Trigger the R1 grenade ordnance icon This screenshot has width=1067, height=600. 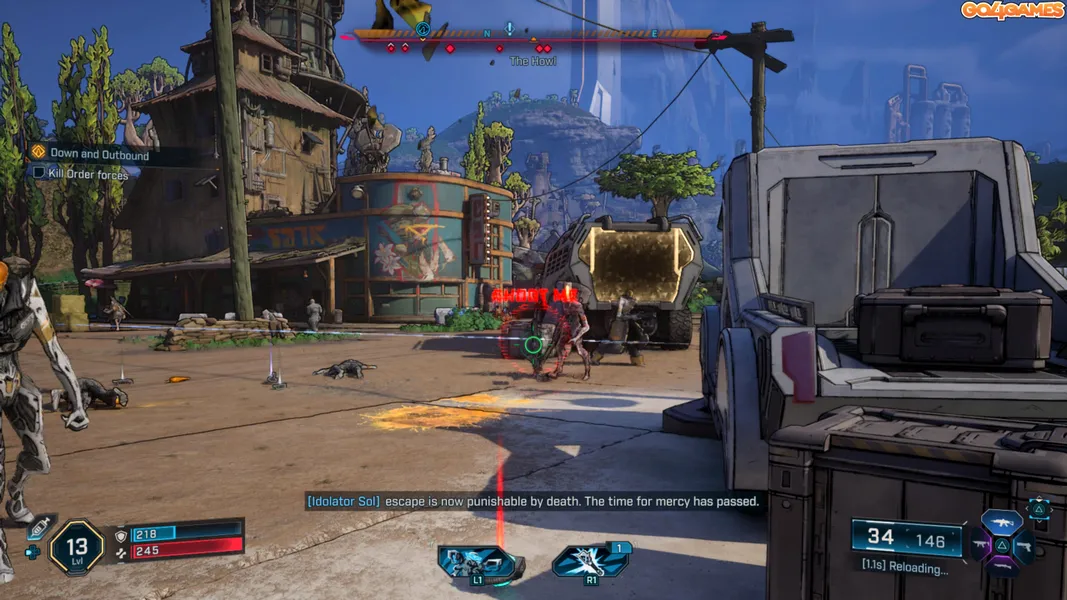coord(590,561)
